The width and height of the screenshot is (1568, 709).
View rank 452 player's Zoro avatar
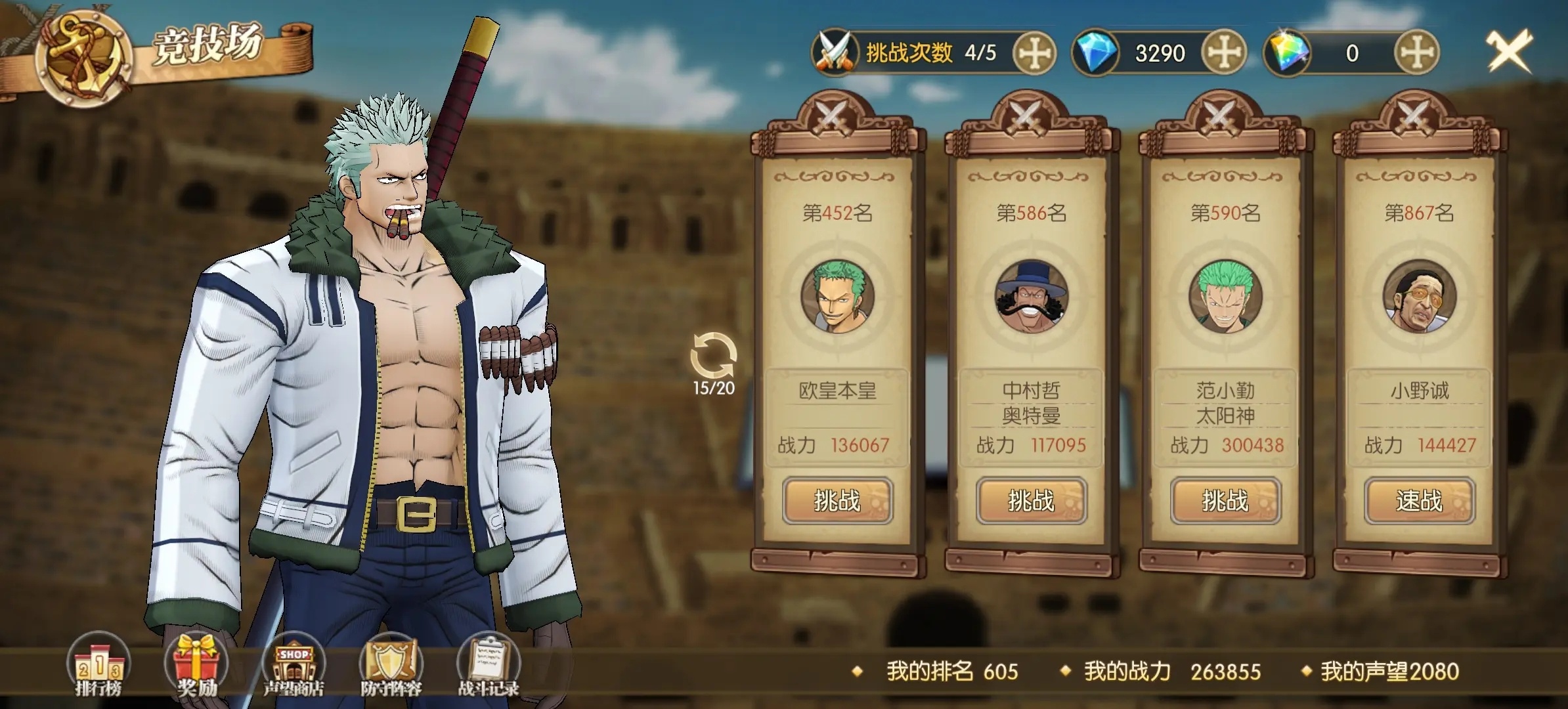click(x=837, y=296)
